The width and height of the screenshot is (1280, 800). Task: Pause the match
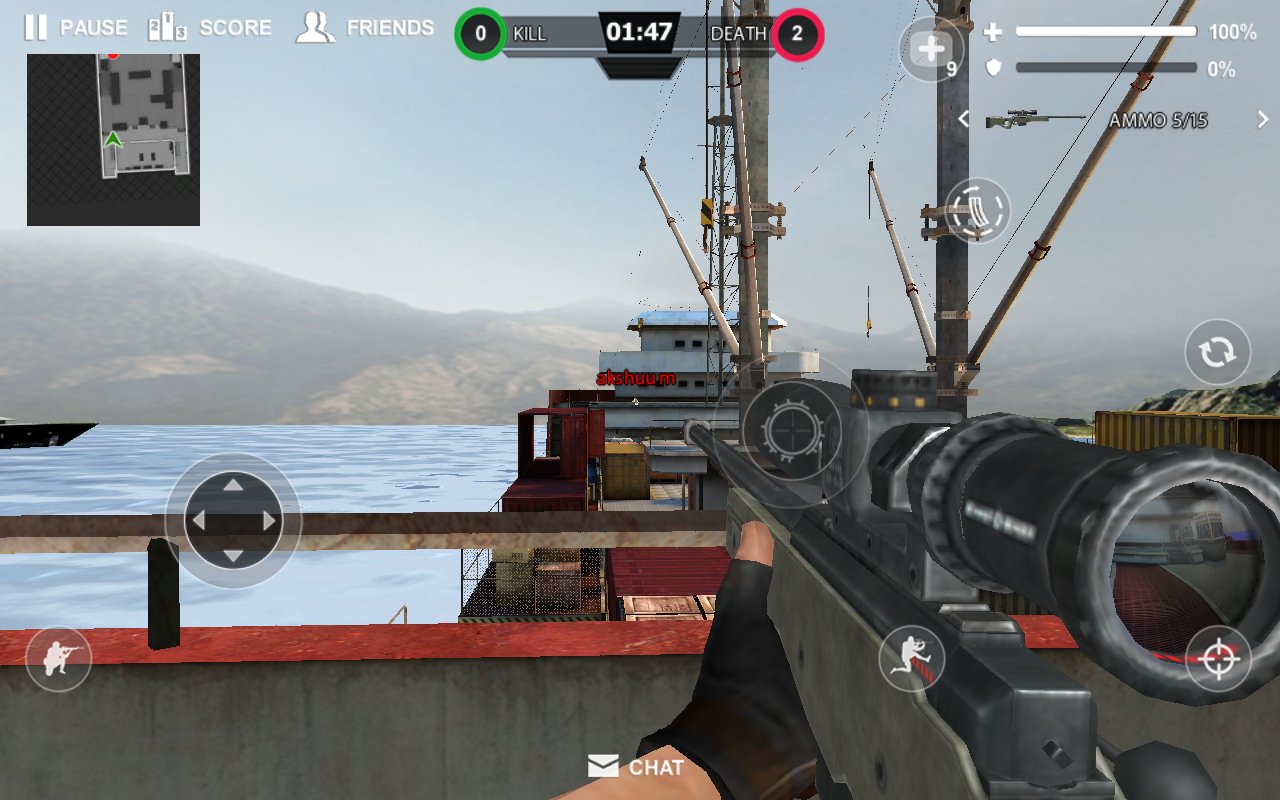point(76,28)
